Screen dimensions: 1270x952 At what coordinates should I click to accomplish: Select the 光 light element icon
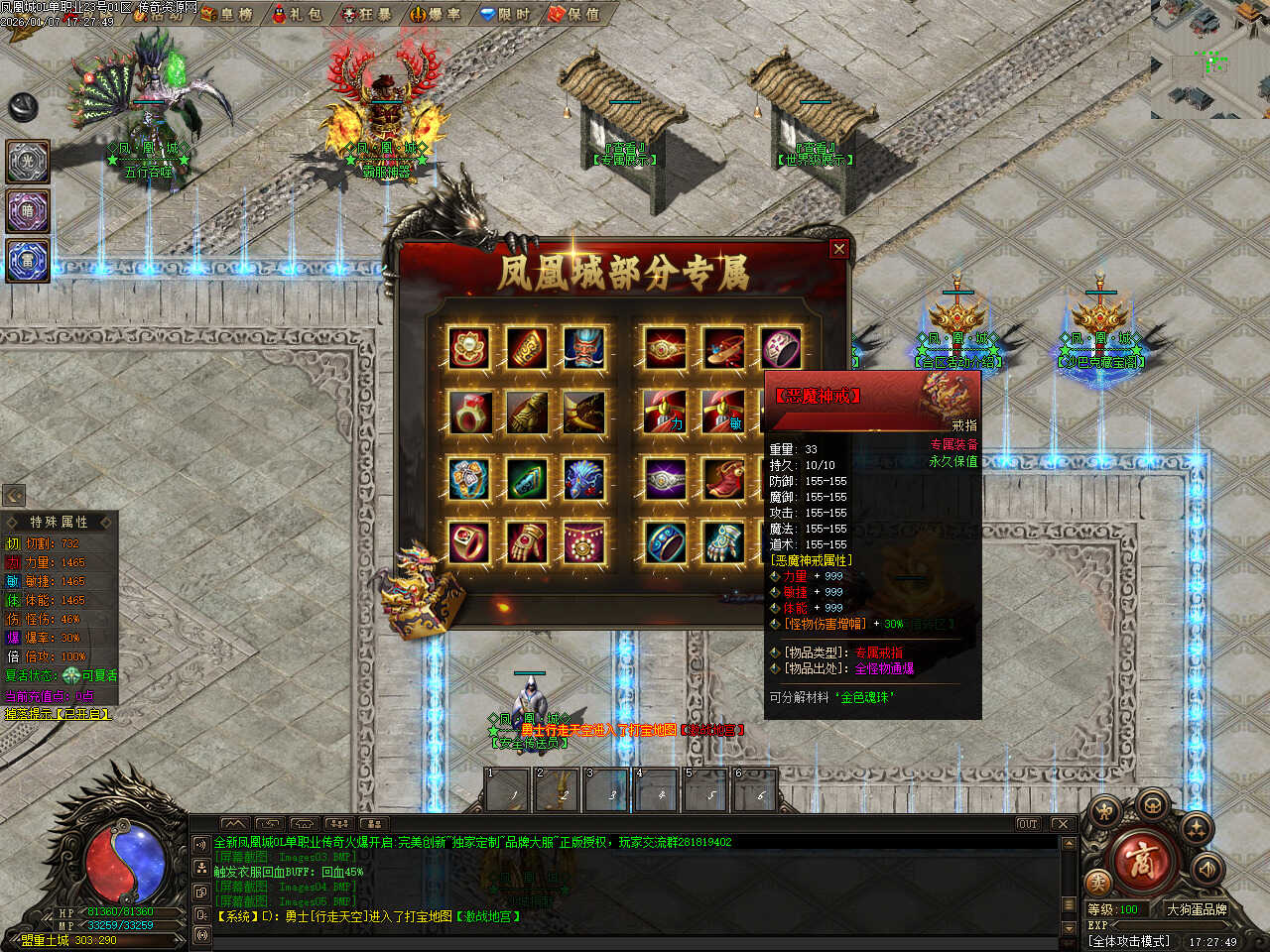point(28,162)
